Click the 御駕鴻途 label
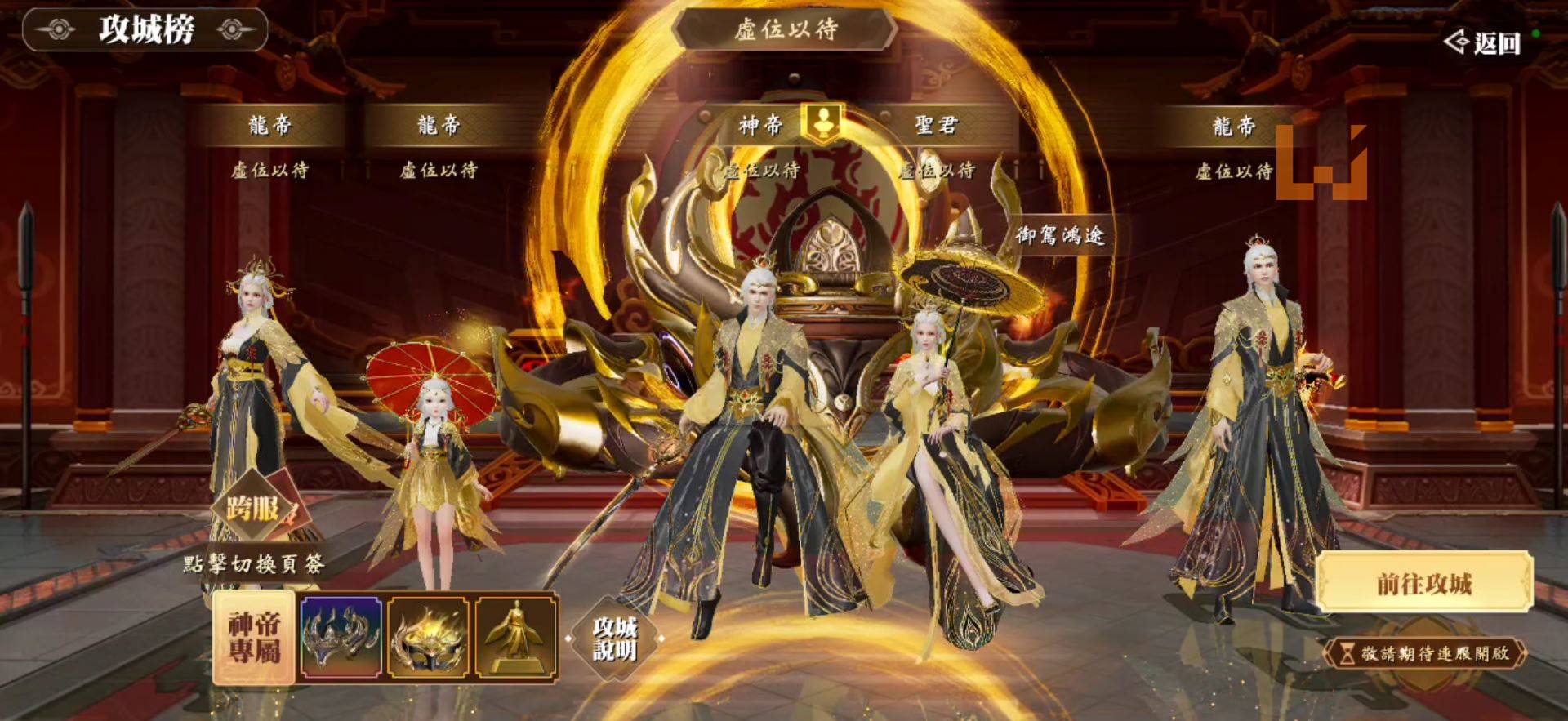 point(1063,231)
